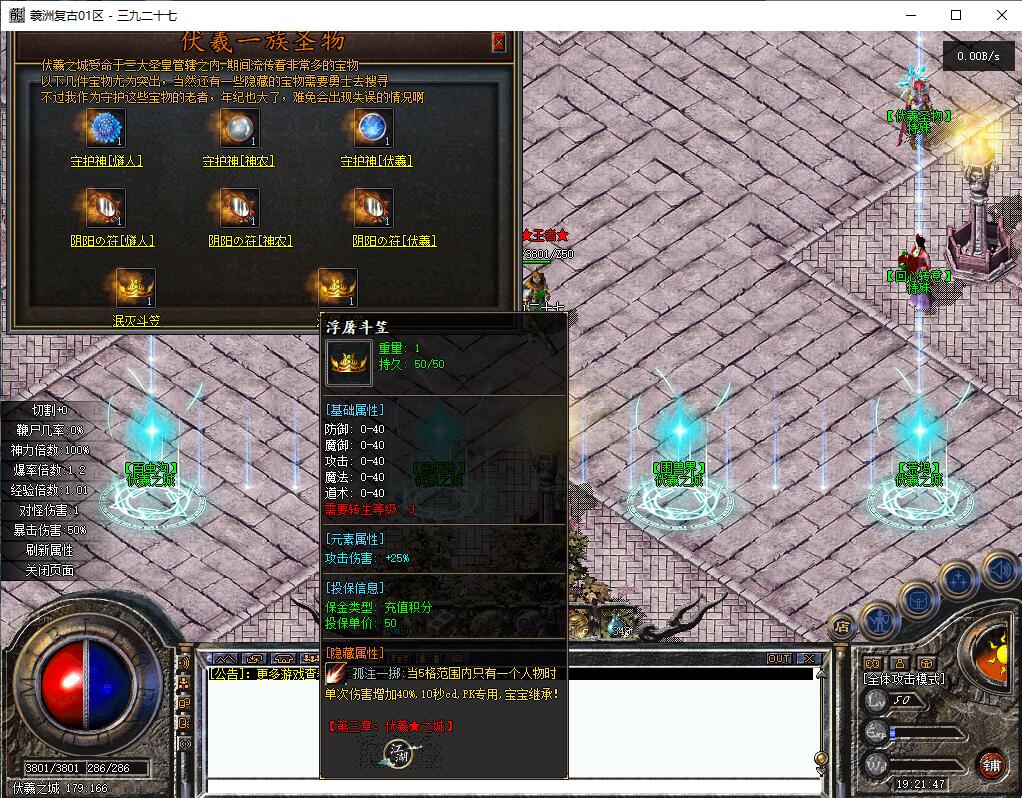Open the stall with the red 铺 button
This screenshot has width=1022, height=798.
992,765
